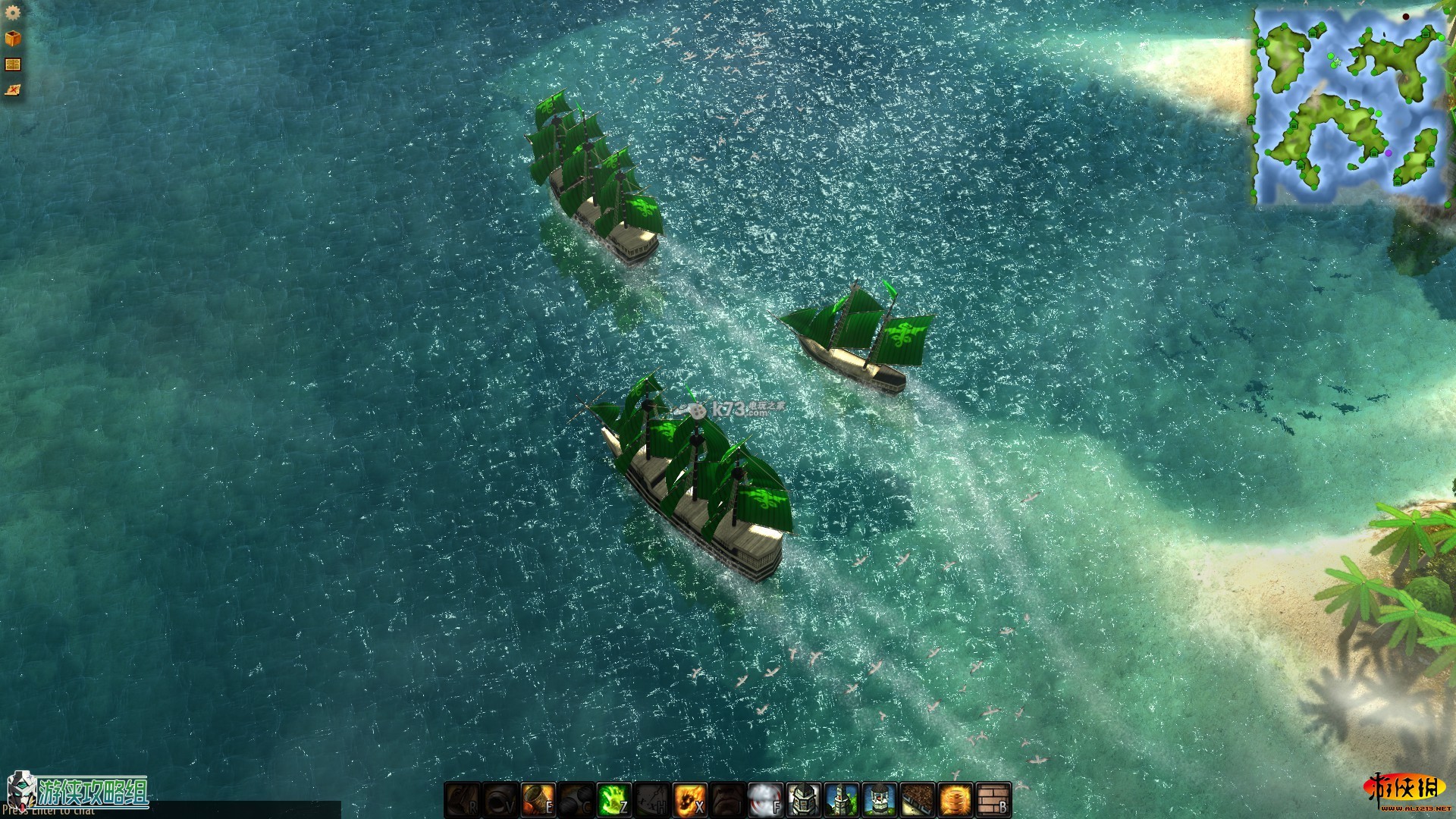1456x819 pixels.
Task: Activate the flaming skull ability
Action: coord(690,799)
